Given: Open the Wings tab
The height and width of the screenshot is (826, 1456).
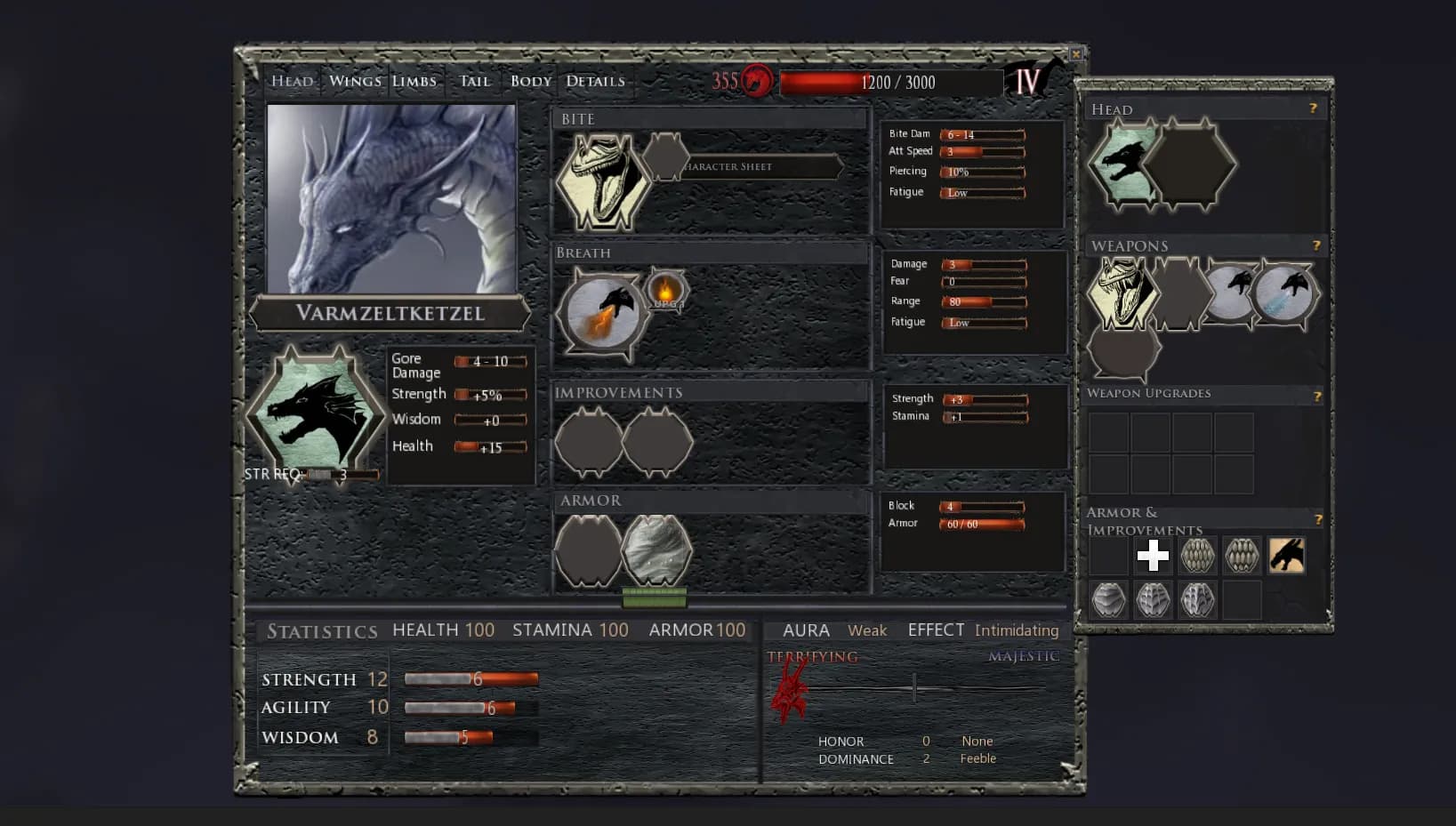Looking at the screenshot, I should tap(355, 81).
